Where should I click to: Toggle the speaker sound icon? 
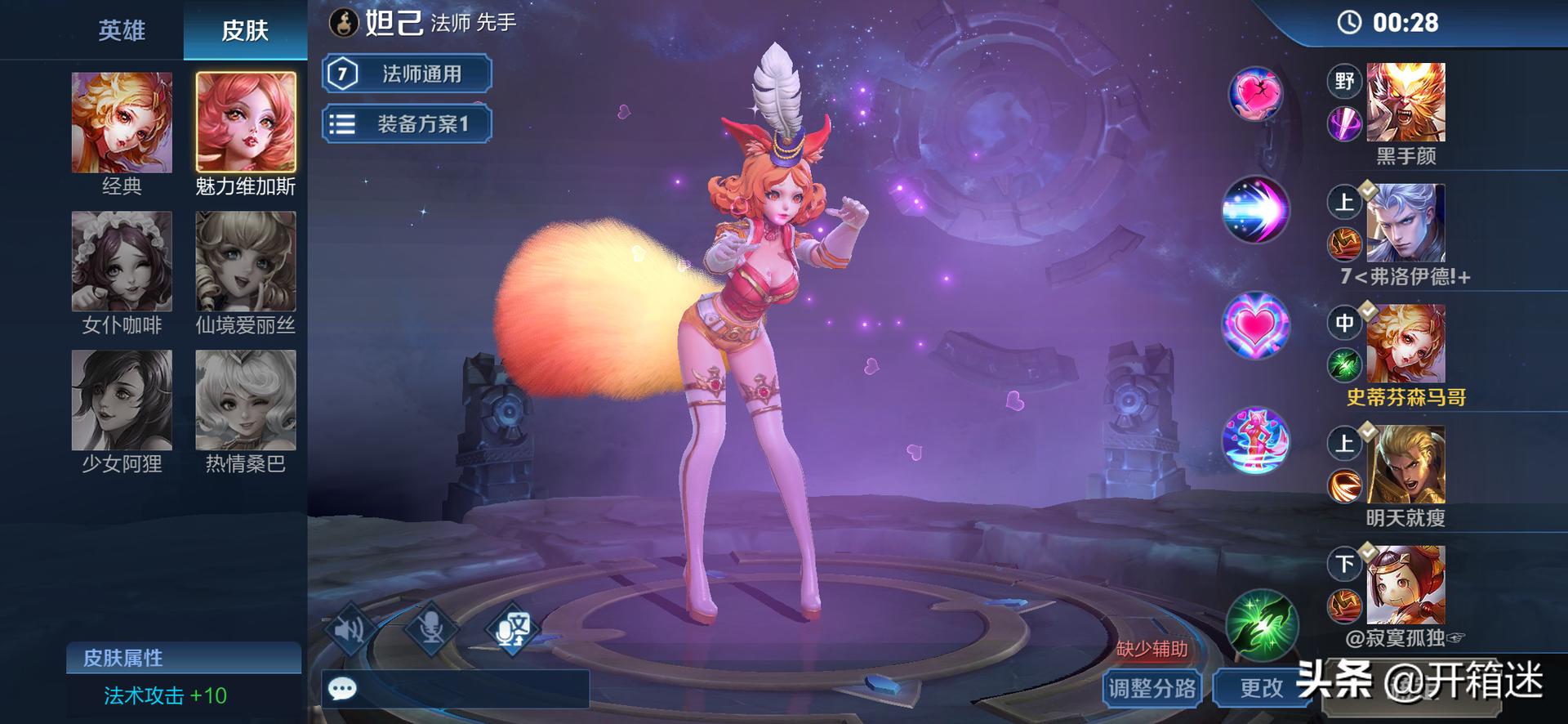click(351, 628)
